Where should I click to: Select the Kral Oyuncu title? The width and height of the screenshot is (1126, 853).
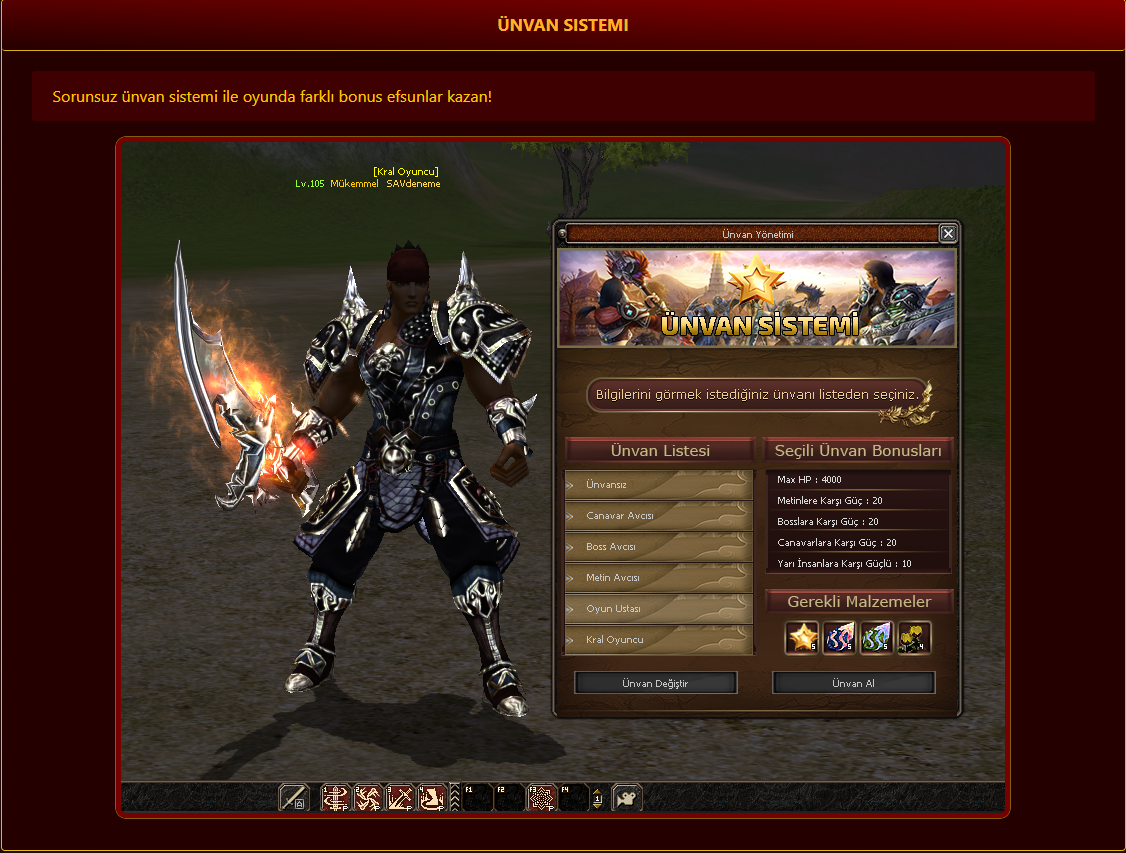click(x=658, y=640)
